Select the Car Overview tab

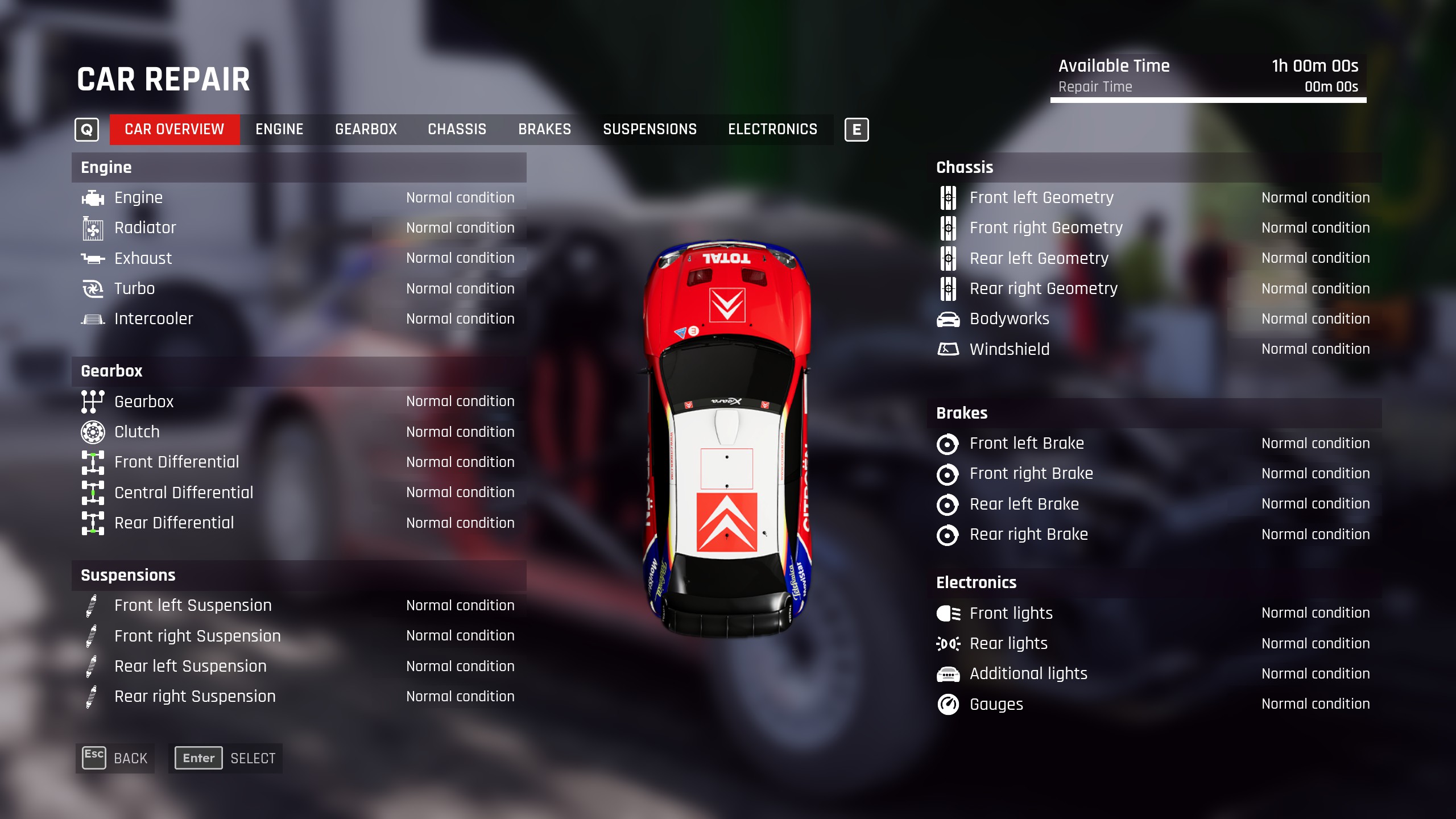pos(174,130)
